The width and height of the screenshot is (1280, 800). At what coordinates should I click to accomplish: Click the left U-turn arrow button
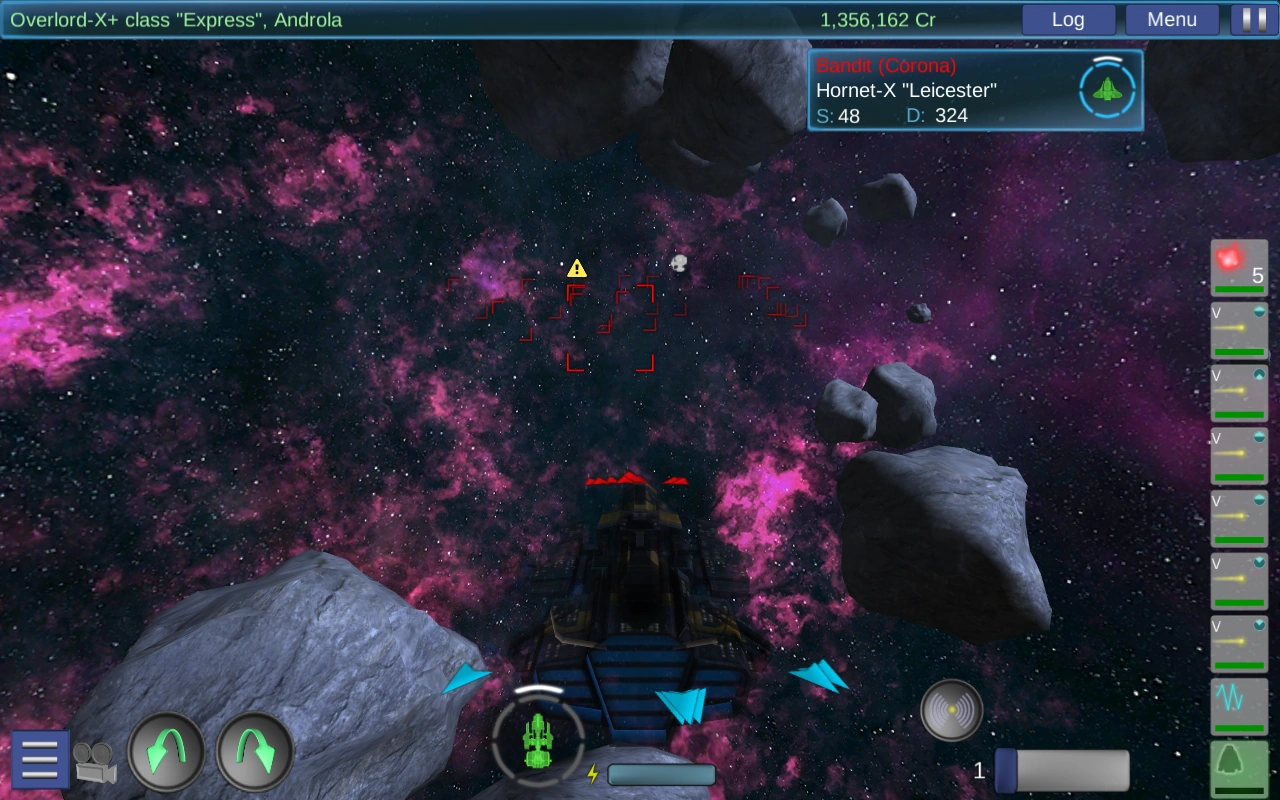[166, 752]
